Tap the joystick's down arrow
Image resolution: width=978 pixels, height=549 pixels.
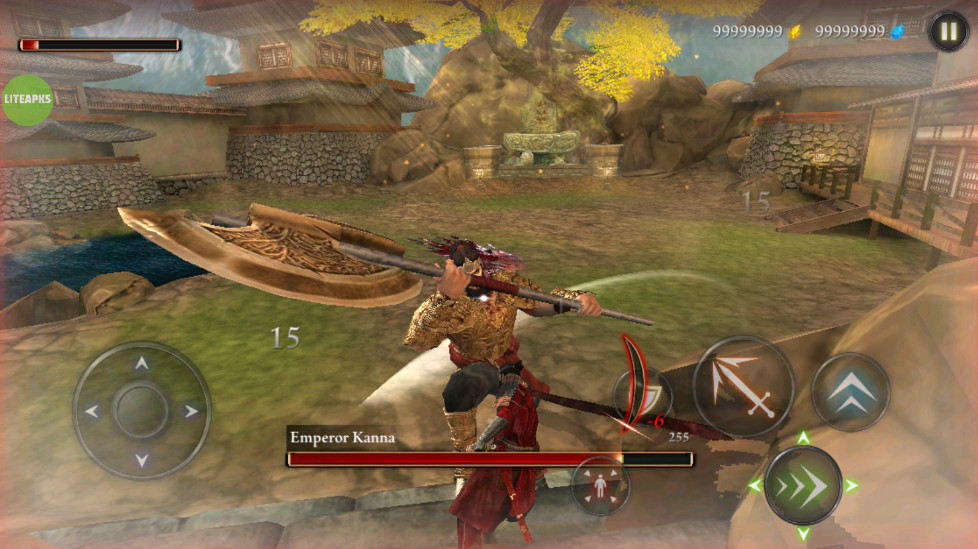[141, 459]
